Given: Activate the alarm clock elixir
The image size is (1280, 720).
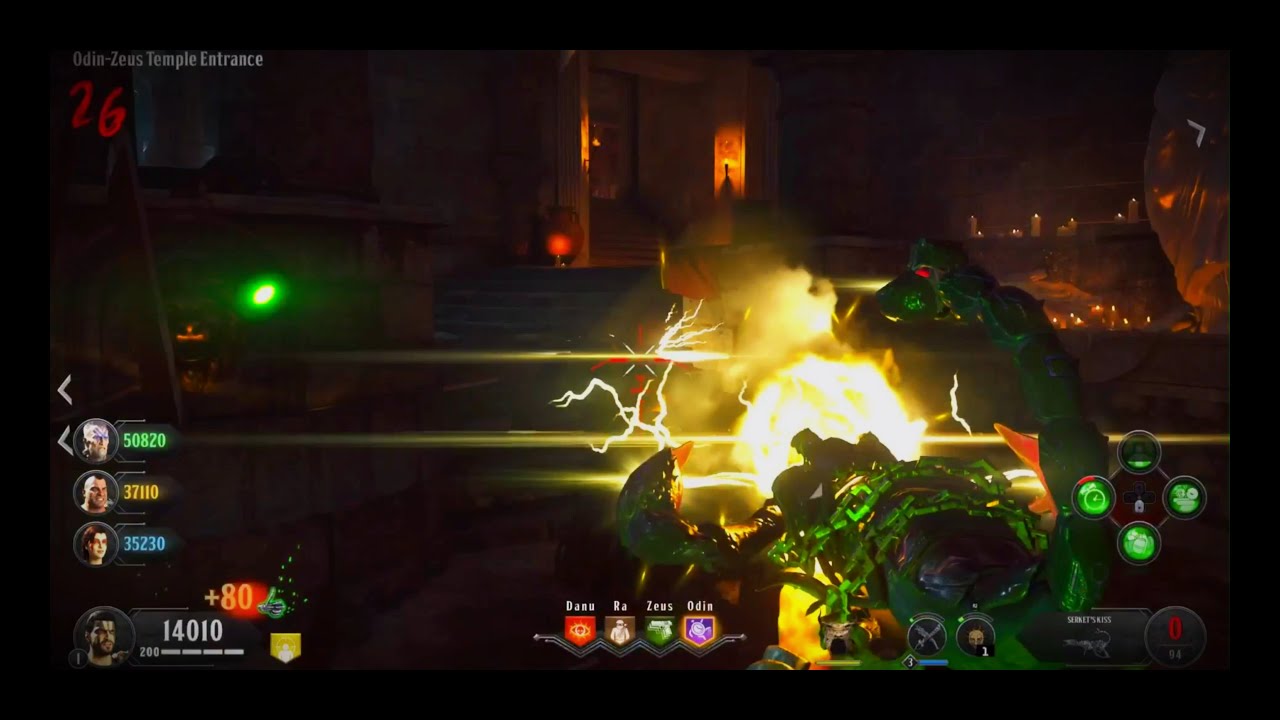Looking at the screenshot, I should [1094, 497].
